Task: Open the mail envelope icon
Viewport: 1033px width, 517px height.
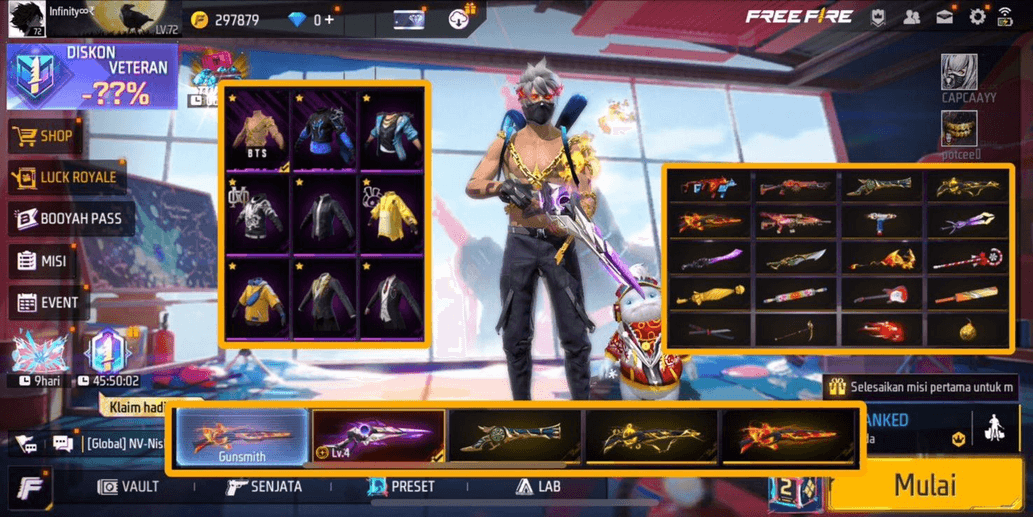Action: [944, 17]
